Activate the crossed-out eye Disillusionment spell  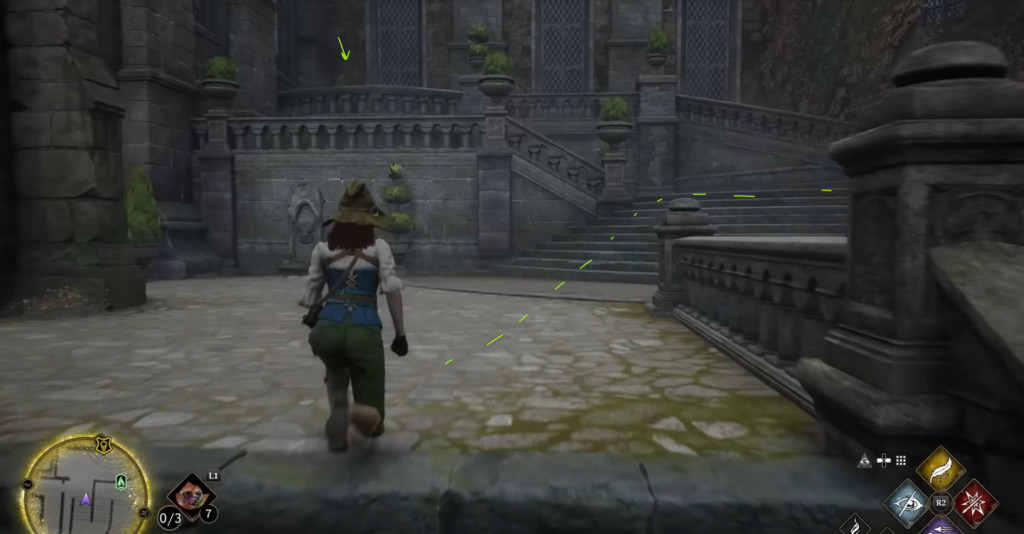coord(907,502)
